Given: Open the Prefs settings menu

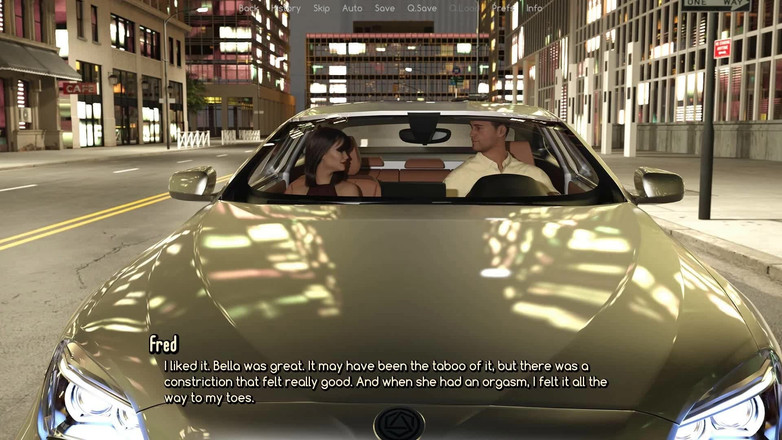Looking at the screenshot, I should click(x=503, y=8).
